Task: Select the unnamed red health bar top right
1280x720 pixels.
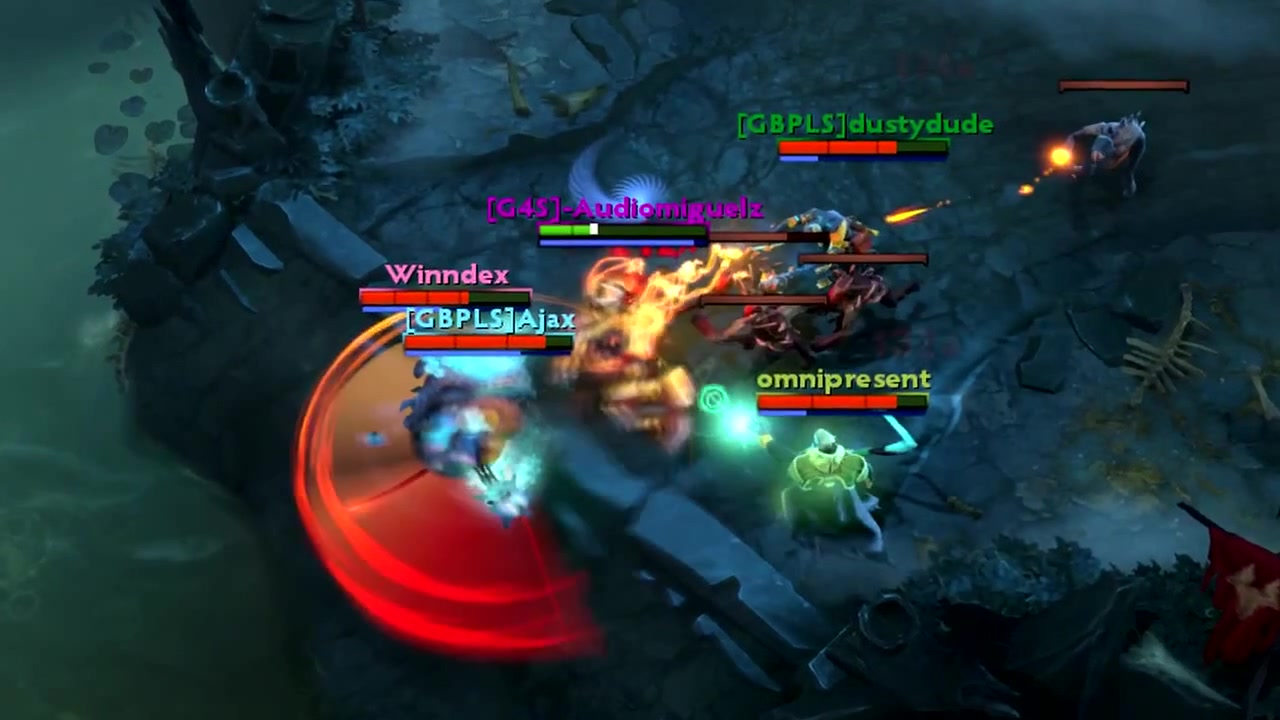Action: coord(1120,86)
